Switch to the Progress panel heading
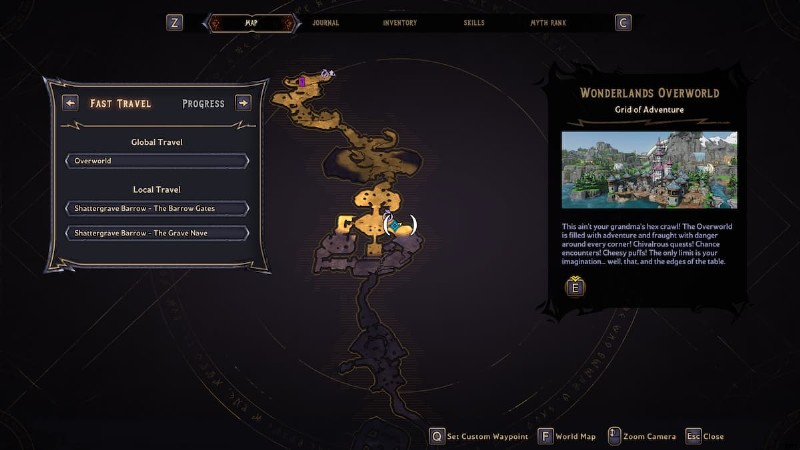 coord(203,103)
